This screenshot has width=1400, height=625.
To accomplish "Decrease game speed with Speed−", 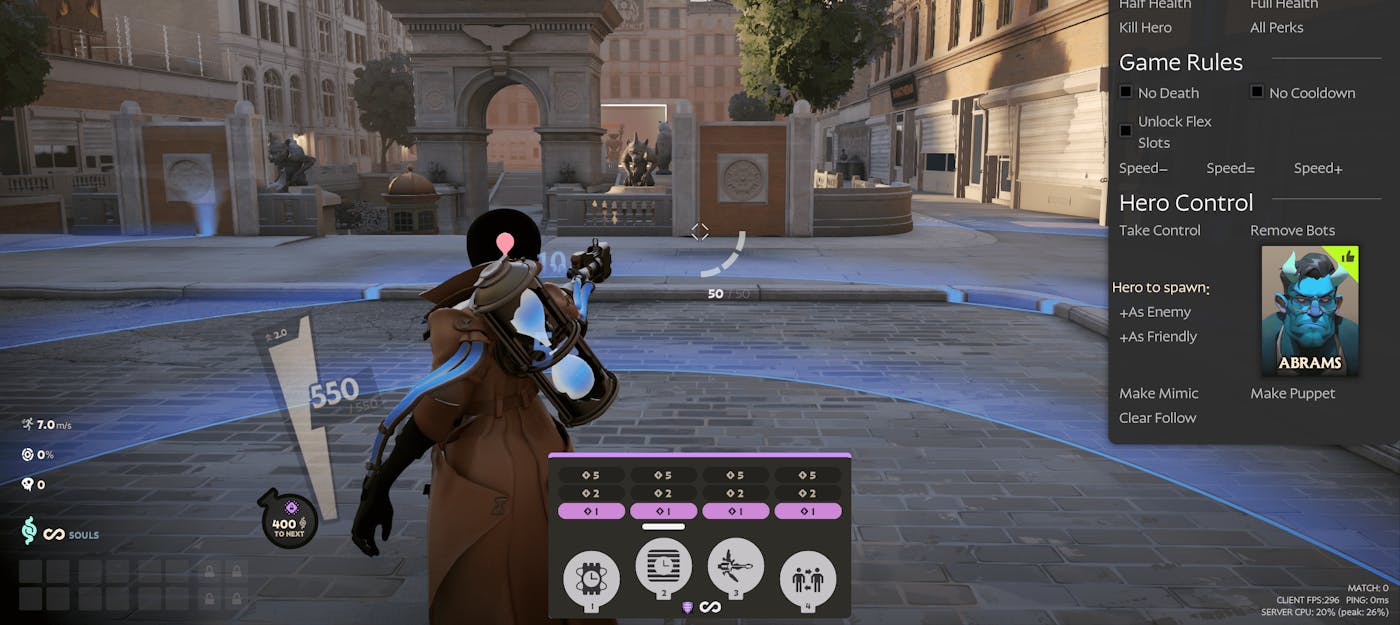I will 1143,168.
